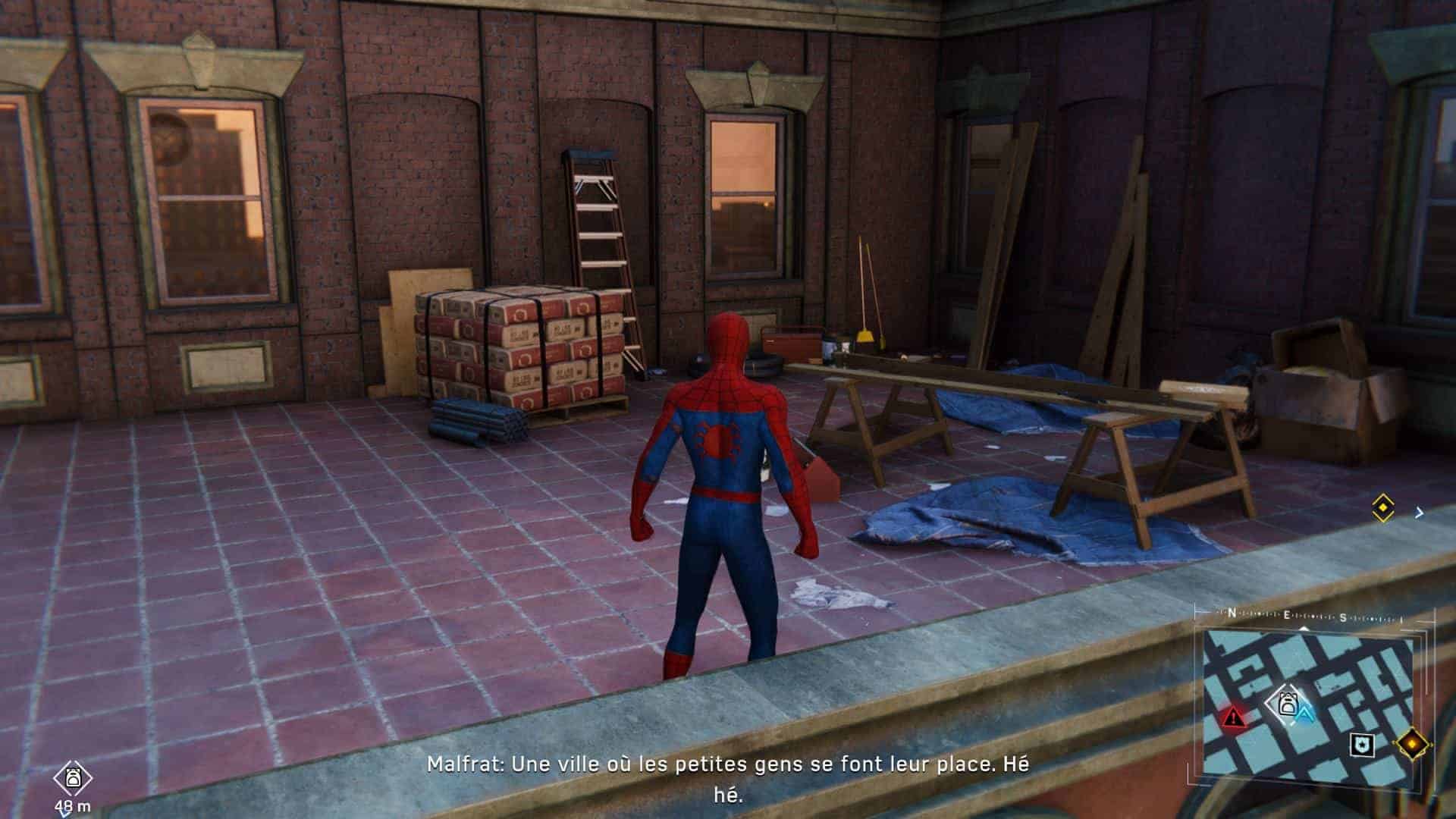Click the blue player arrow on the minimap
This screenshot has height=819, width=1456.
pyautogui.click(x=1305, y=714)
